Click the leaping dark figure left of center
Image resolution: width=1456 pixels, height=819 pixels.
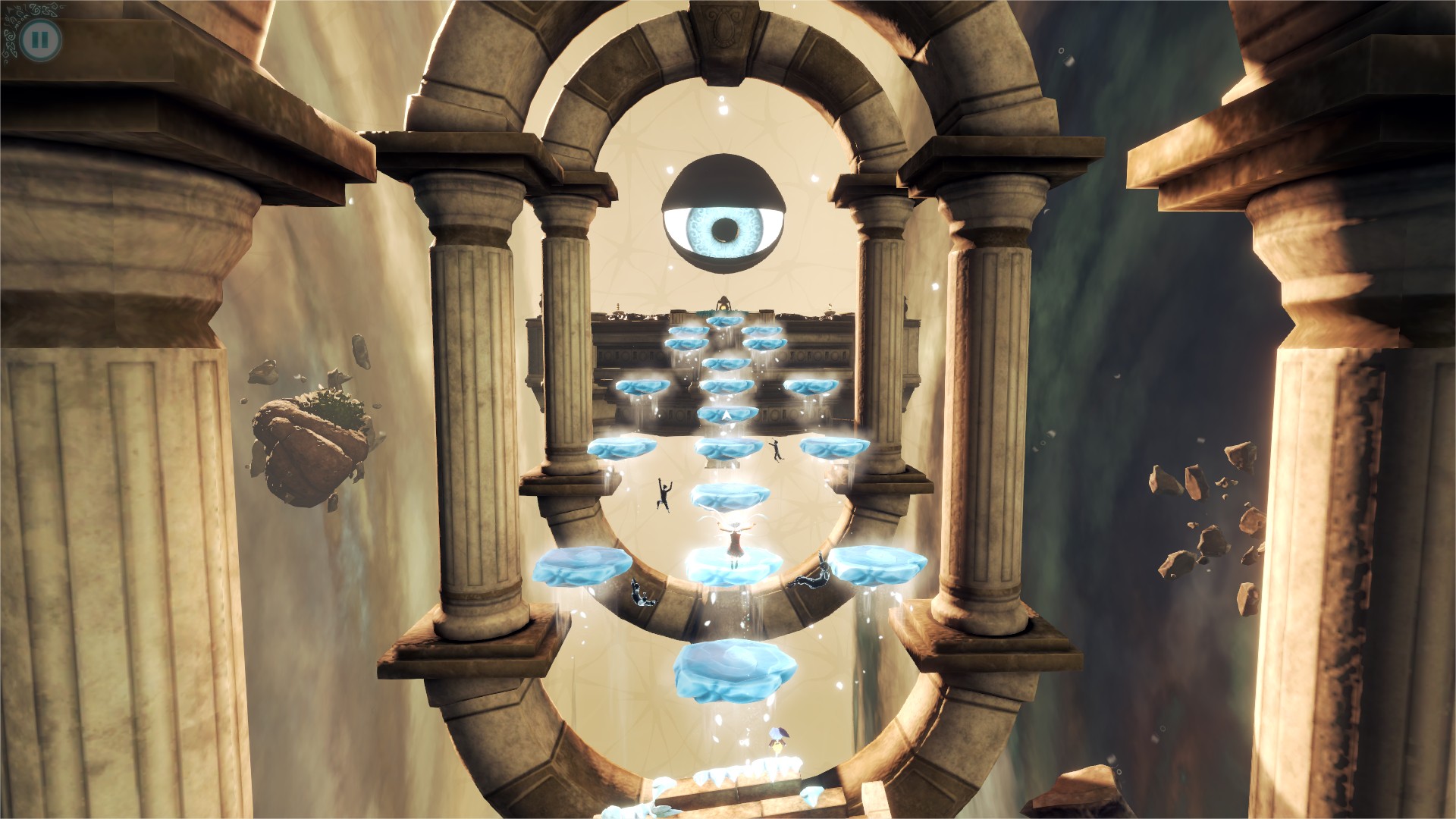click(x=663, y=493)
